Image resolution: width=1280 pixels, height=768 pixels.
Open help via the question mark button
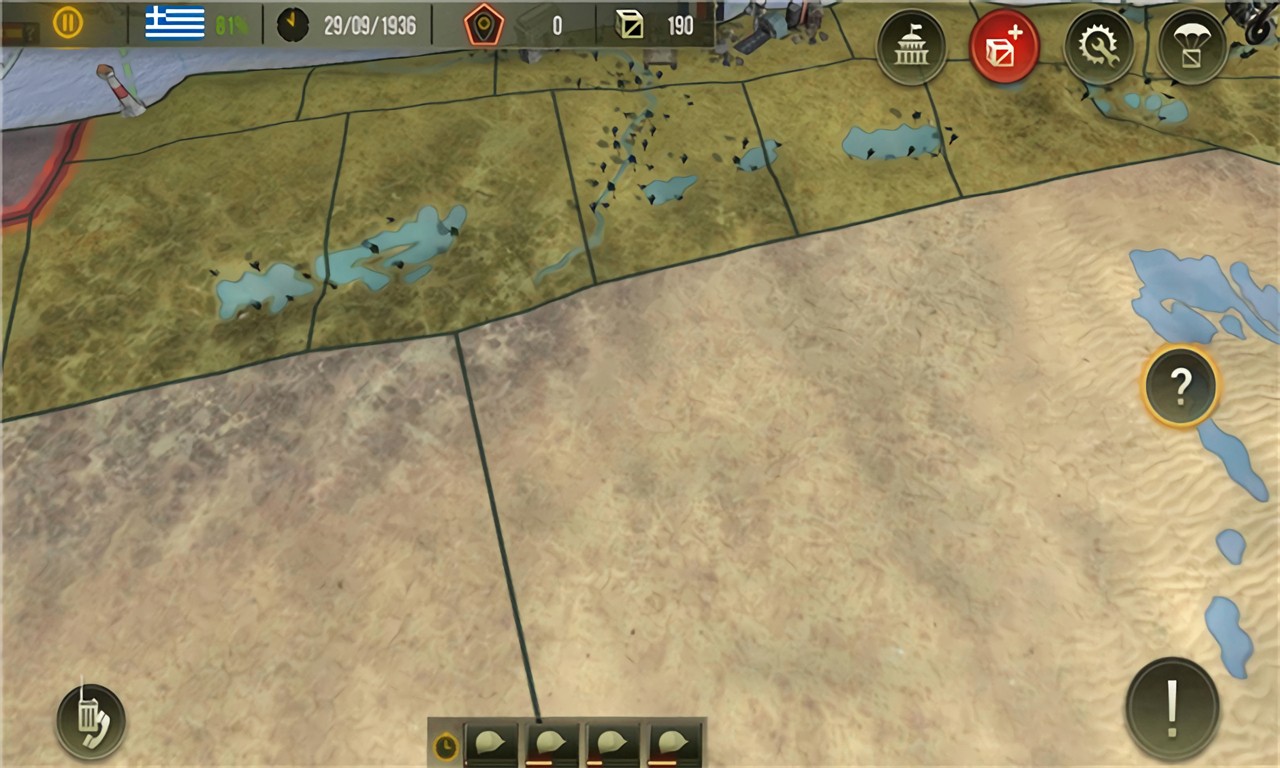[x=1180, y=385]
